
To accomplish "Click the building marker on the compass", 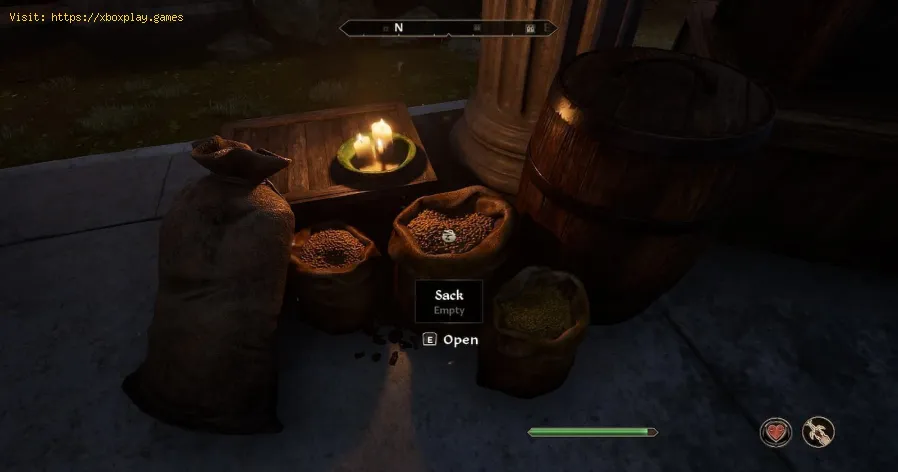I will click(530, 29).
